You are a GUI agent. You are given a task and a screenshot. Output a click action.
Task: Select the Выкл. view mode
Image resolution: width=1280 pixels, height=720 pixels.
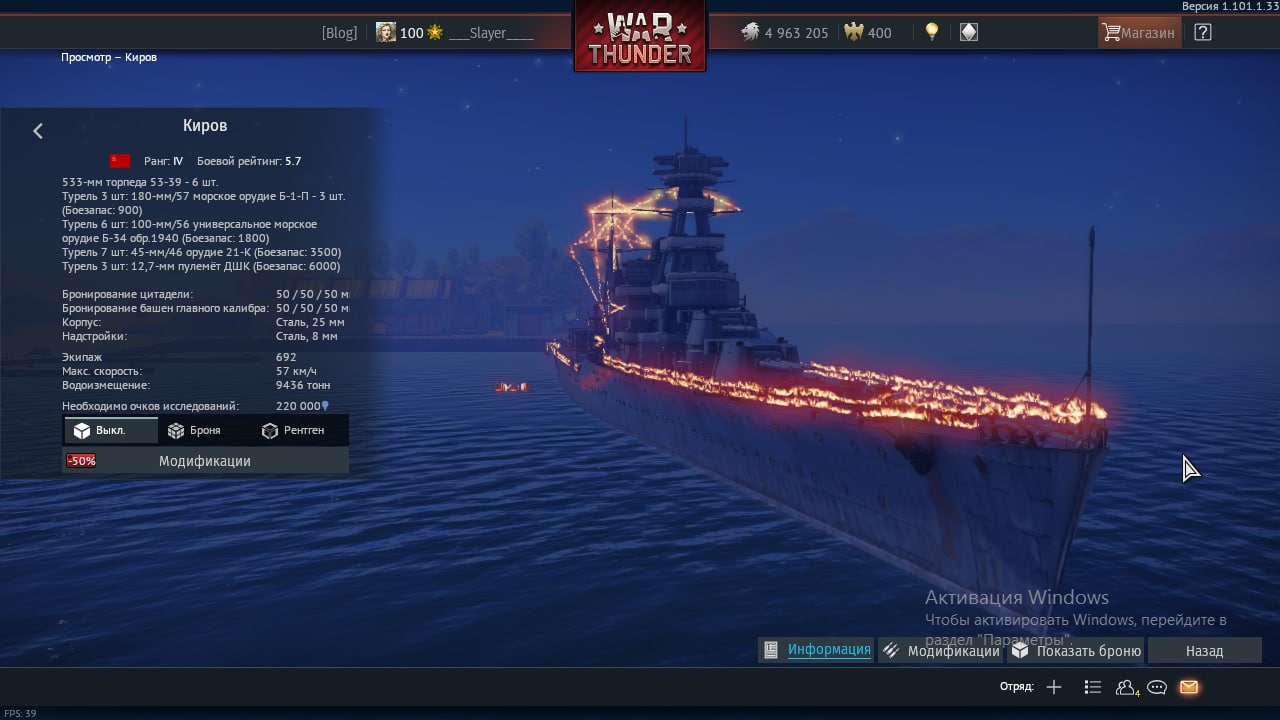(x=110, y=430)
